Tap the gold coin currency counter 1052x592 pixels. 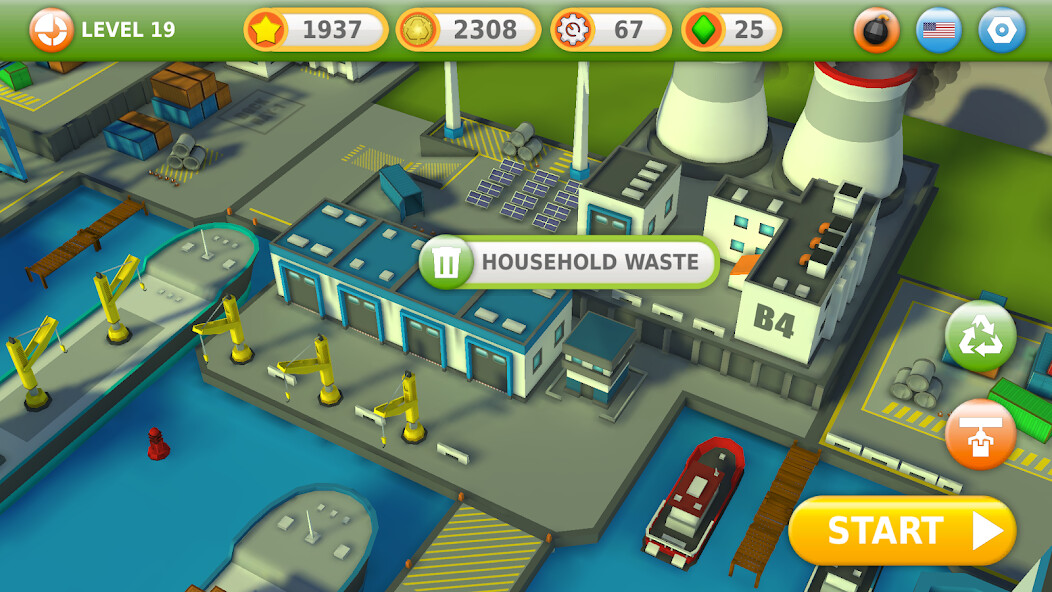[x=468, y=30]
